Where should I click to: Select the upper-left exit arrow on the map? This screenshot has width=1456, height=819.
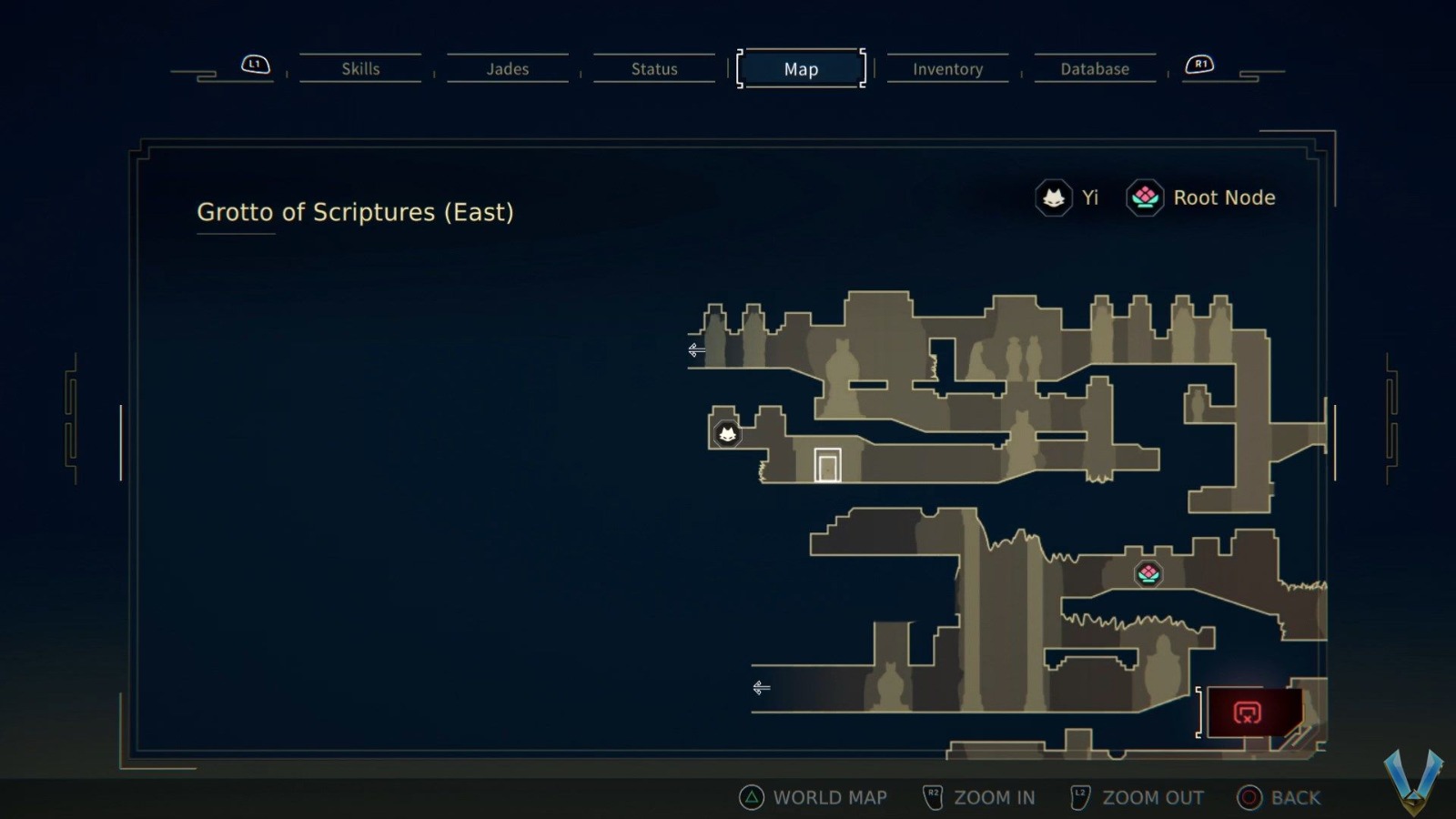[x=696, y=351]
